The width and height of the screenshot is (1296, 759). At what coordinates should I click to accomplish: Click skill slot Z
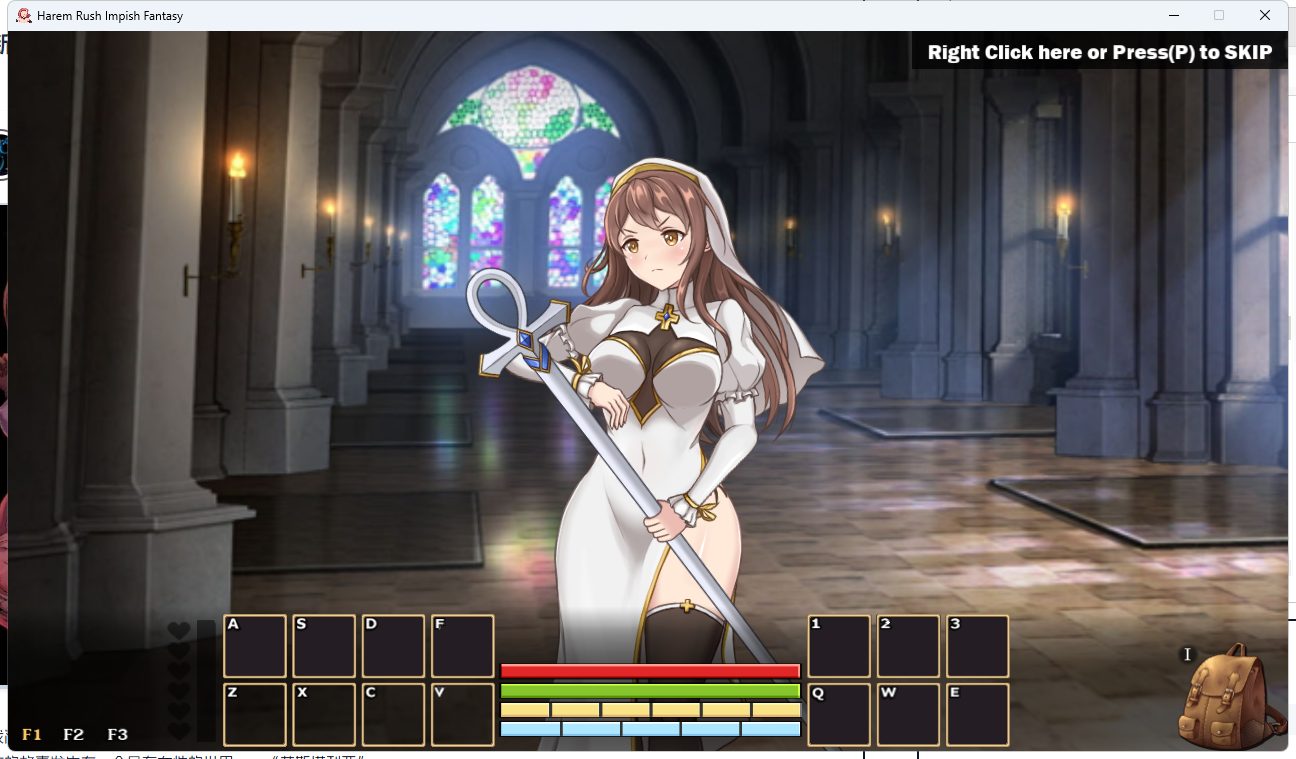click(x=255, y=714)
